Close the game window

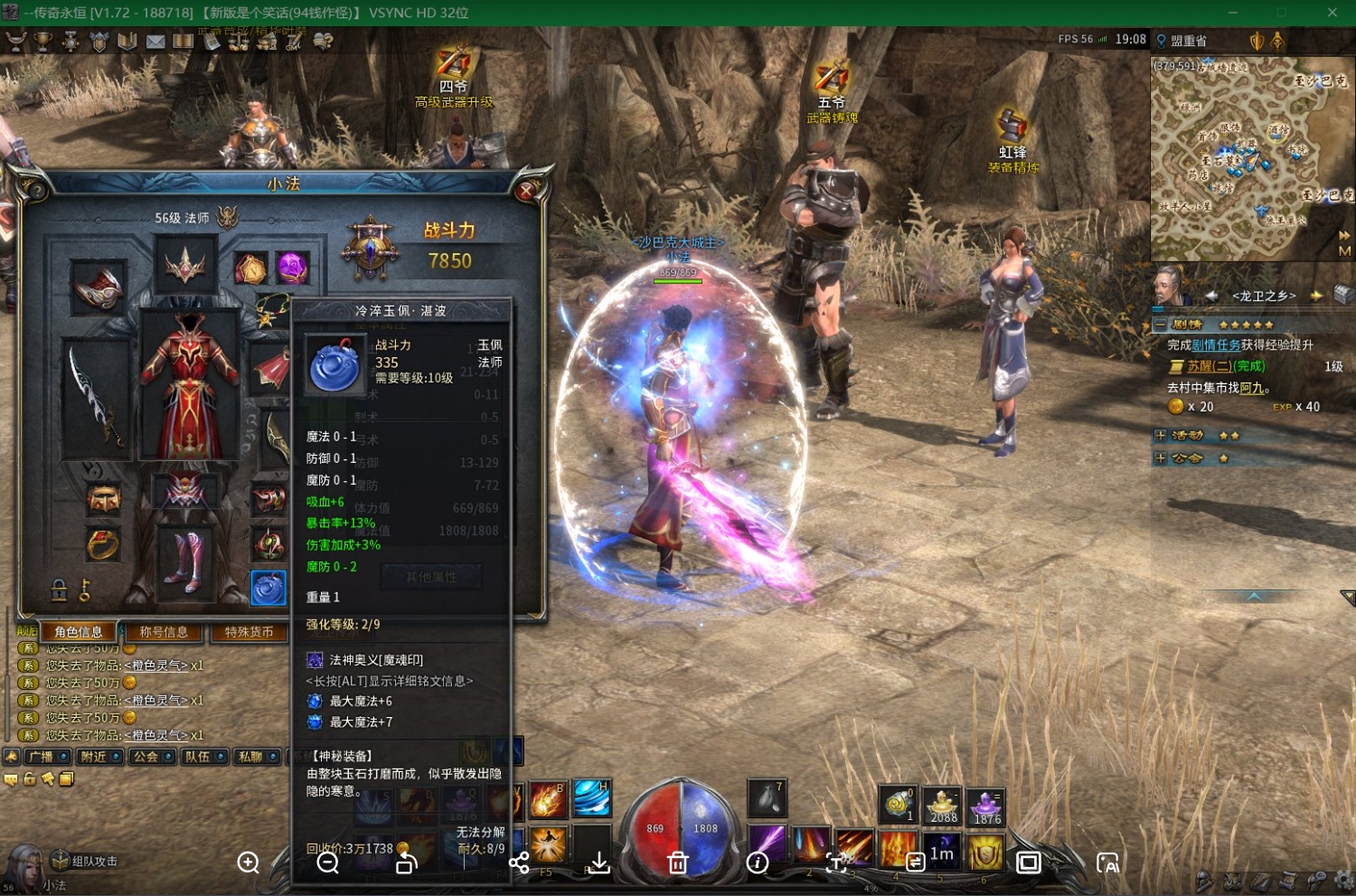pos(1332,13)
